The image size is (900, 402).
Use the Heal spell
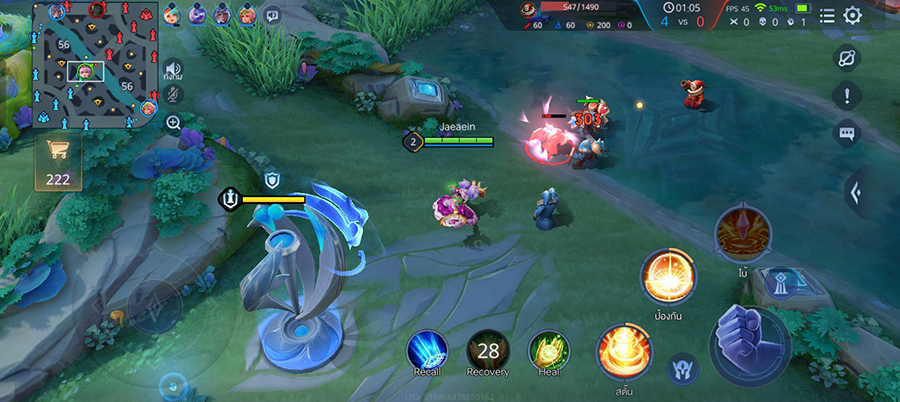click(548, 350)
